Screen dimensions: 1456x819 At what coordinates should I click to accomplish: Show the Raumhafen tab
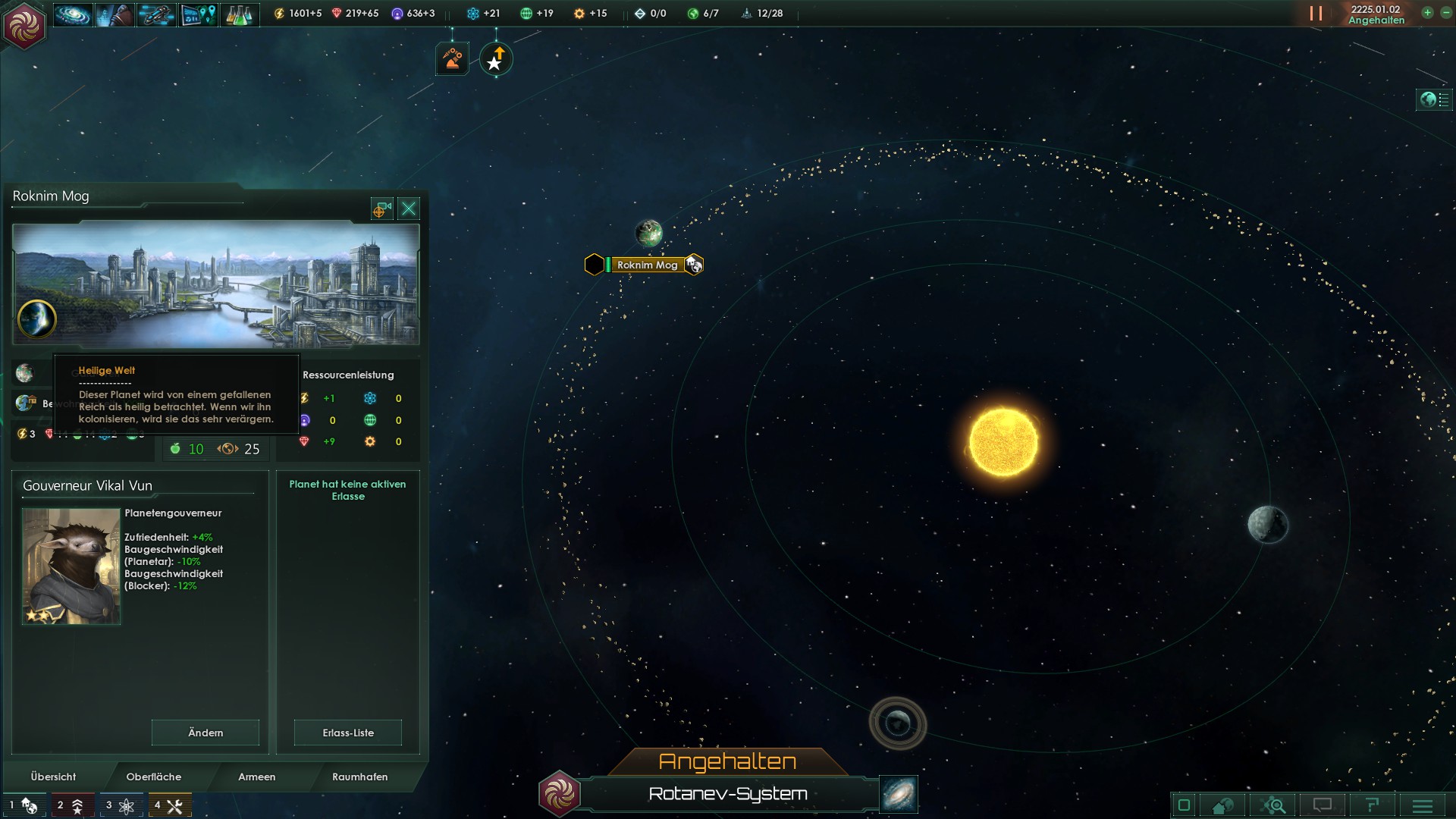click(x=359, y=777)
